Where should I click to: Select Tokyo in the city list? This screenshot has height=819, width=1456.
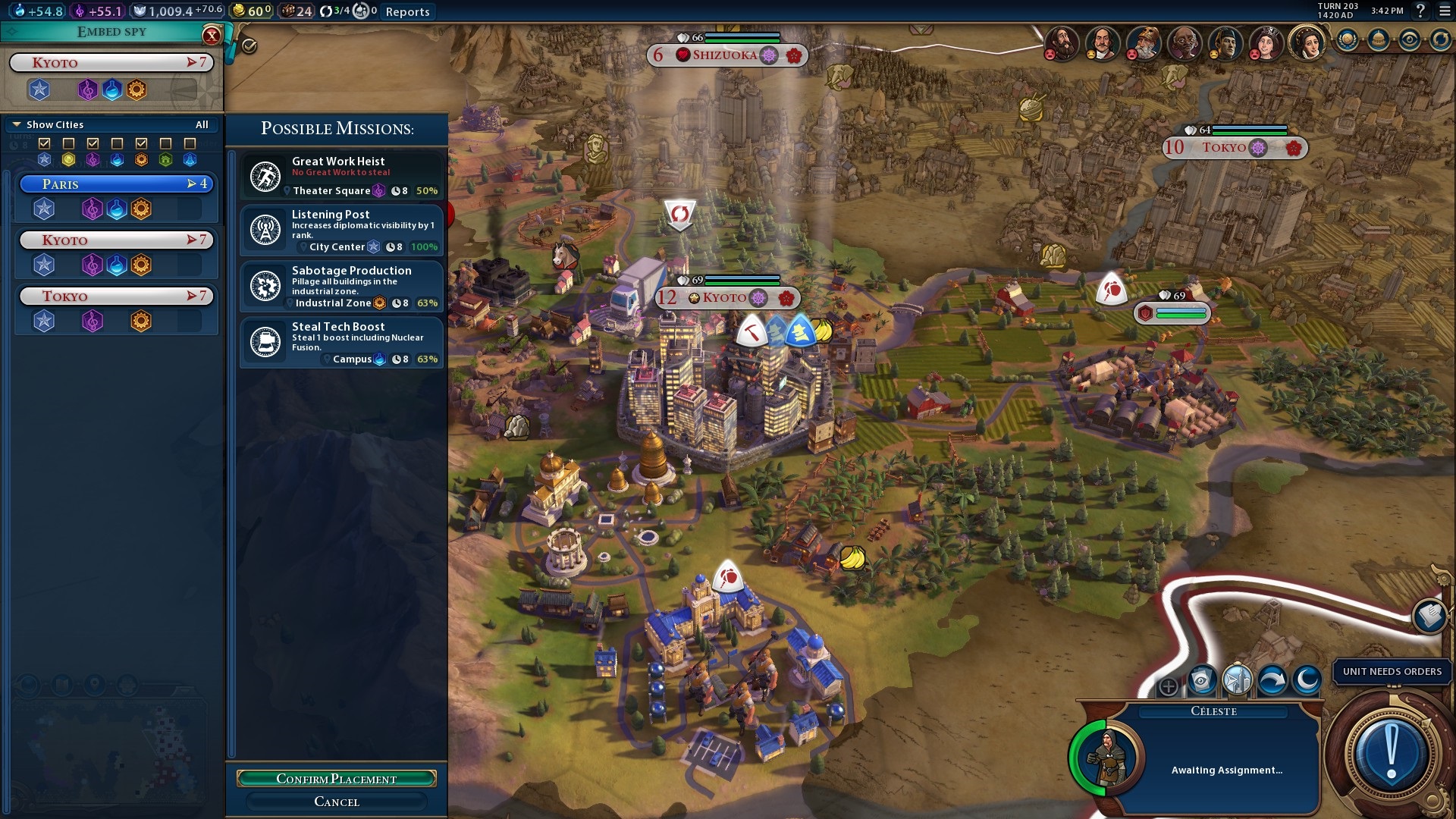coord(116,297)
